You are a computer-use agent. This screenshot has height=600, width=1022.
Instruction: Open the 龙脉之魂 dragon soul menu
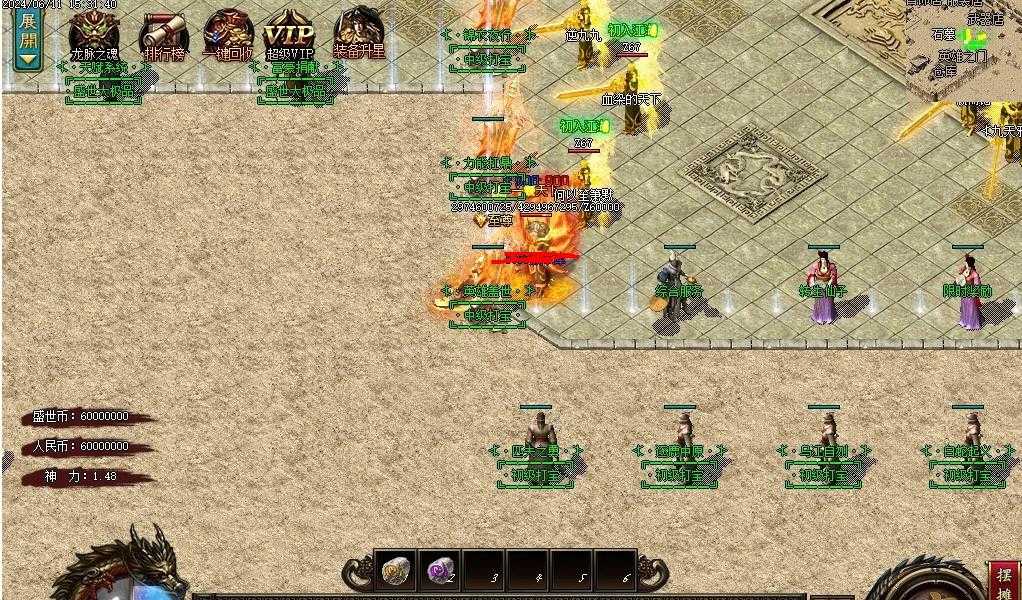(x=94, y=34)
